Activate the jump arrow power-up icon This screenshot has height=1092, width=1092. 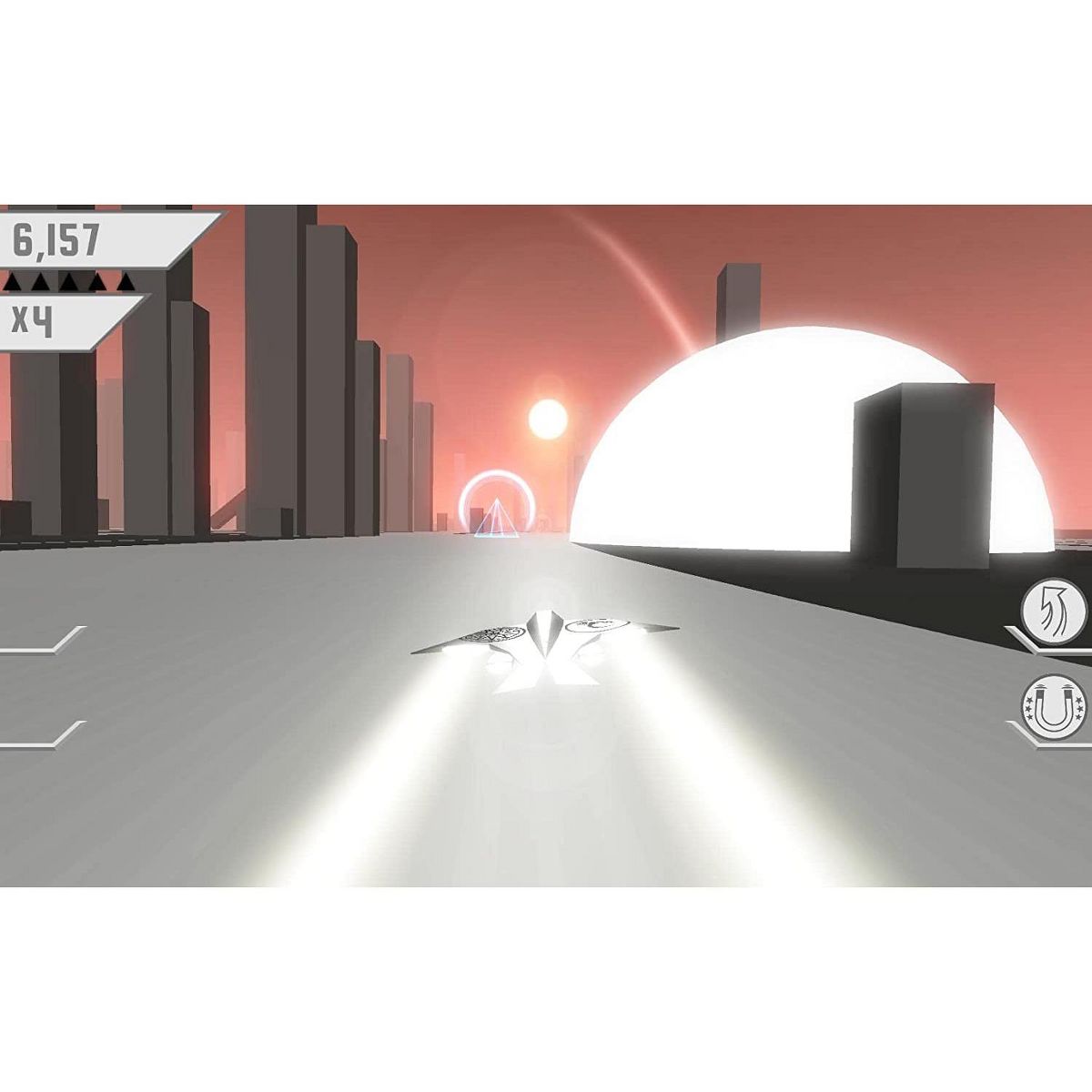point(1054,609)
